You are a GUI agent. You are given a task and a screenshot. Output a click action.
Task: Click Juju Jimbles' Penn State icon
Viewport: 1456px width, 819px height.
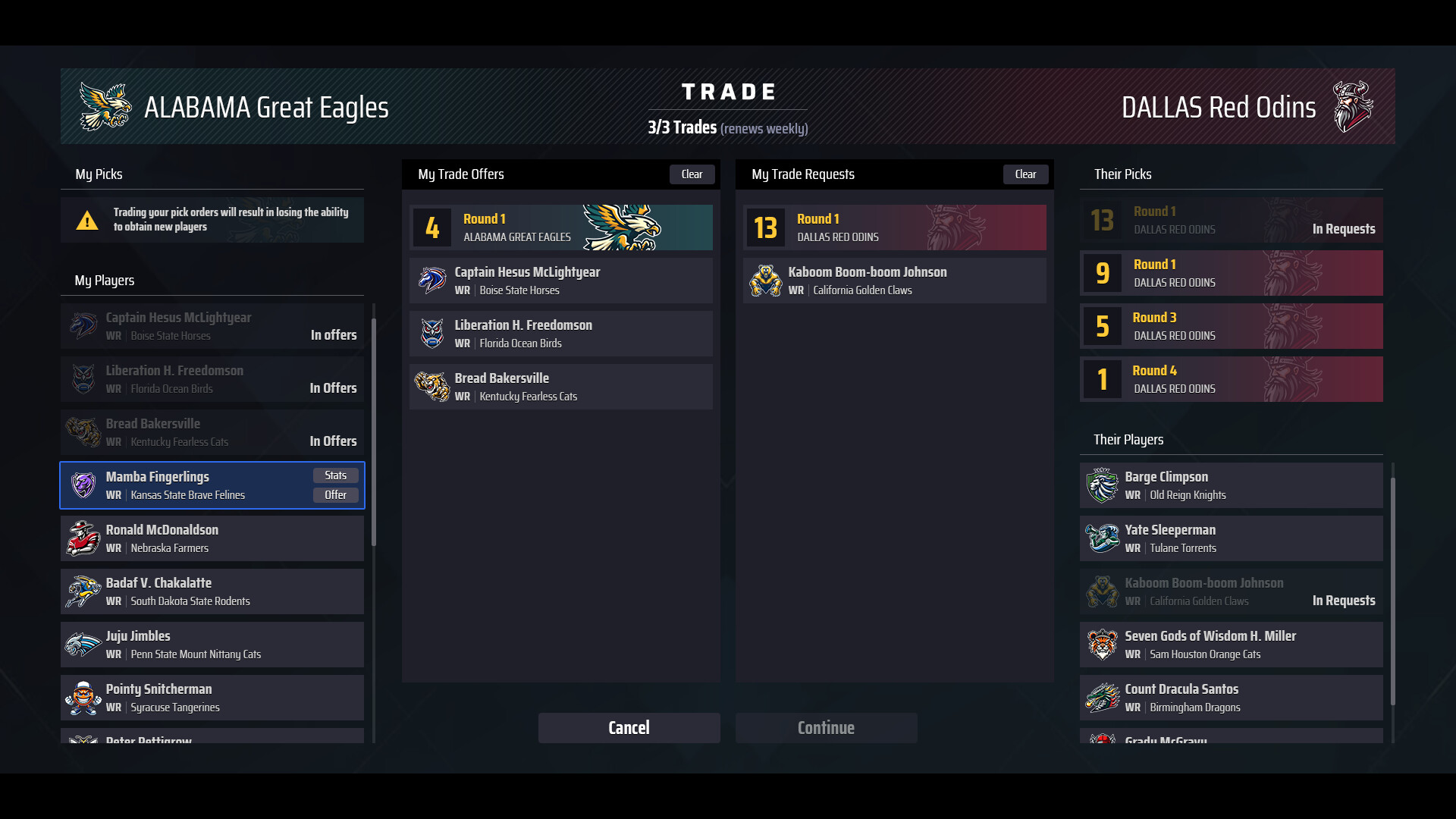coord(83,644)
